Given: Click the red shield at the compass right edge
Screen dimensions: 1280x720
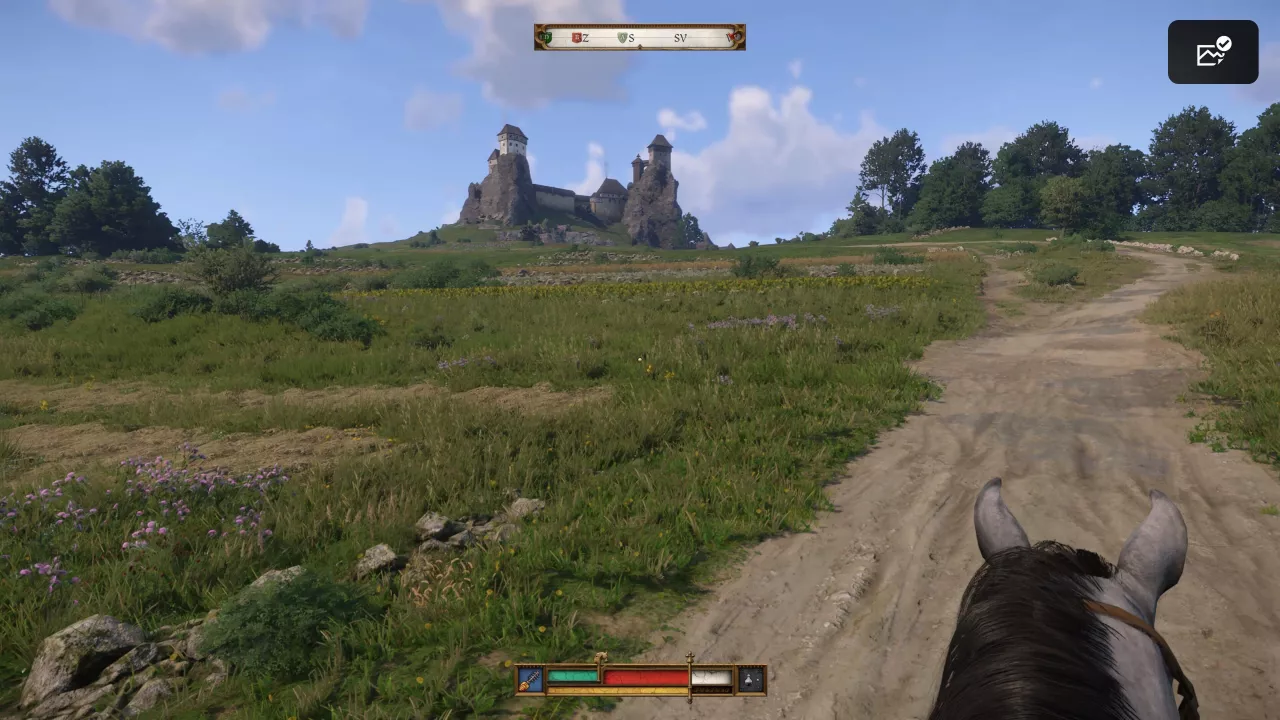Looking at the screenshot, I should pyautogui.click(x=731, y=37).
